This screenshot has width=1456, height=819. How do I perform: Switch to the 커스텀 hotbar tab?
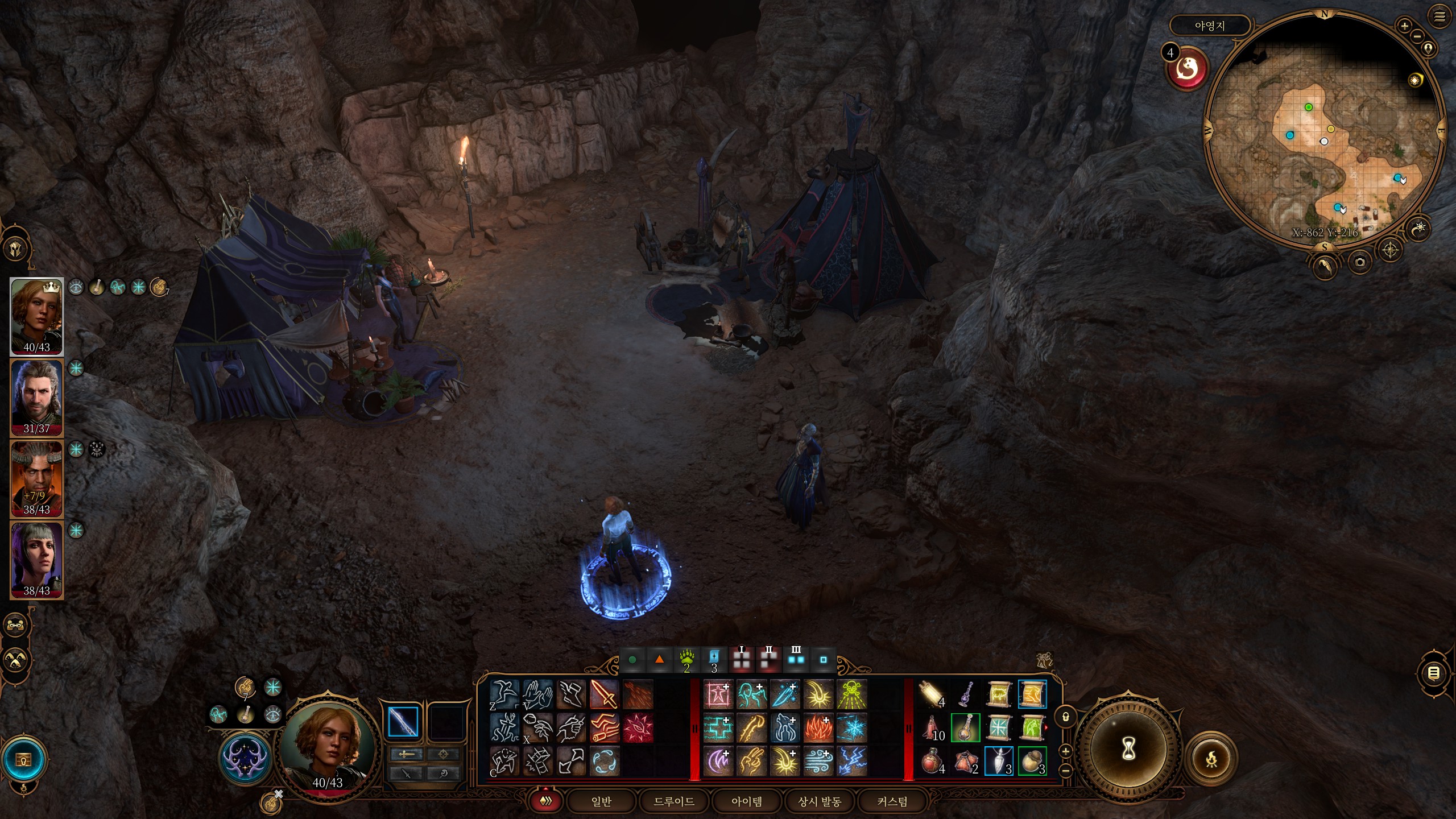[x=892, y=801]
